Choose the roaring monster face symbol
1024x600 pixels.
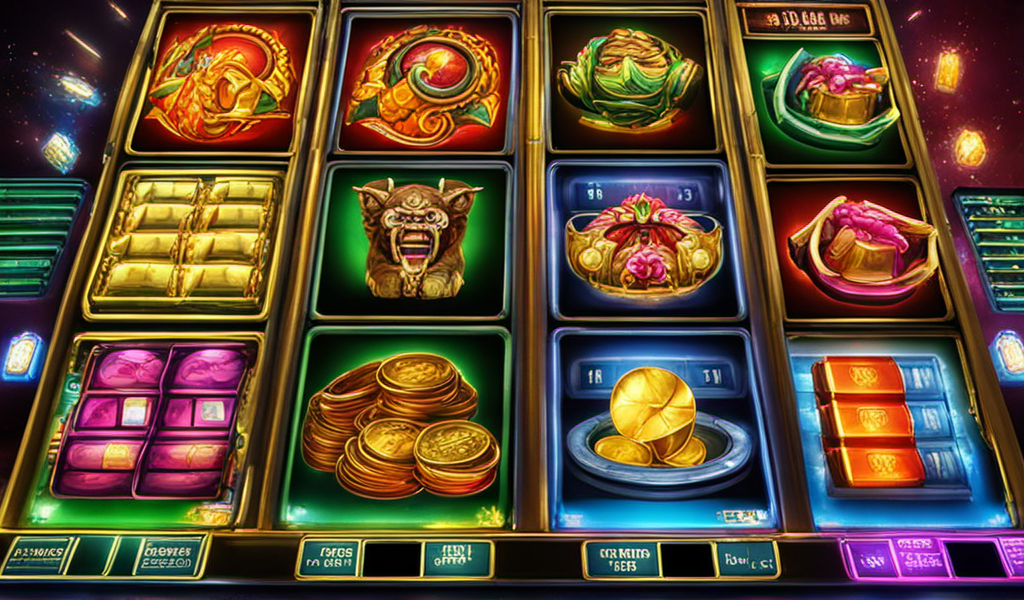[411, 238]
